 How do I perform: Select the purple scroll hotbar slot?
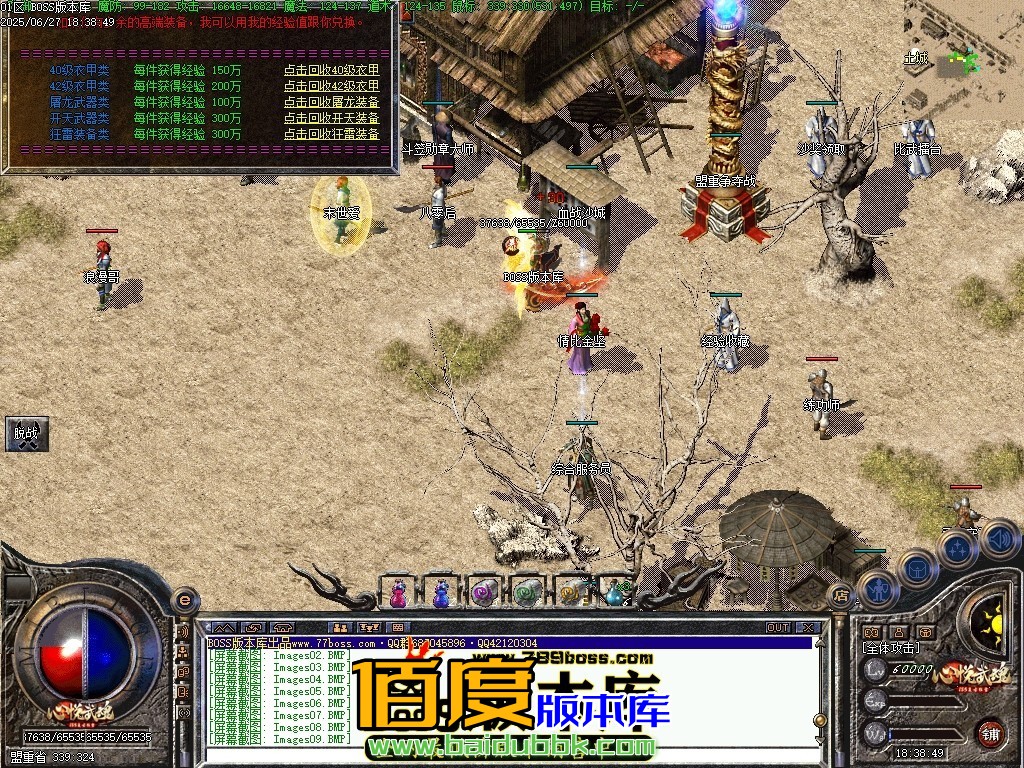click(x=484, y=592)
